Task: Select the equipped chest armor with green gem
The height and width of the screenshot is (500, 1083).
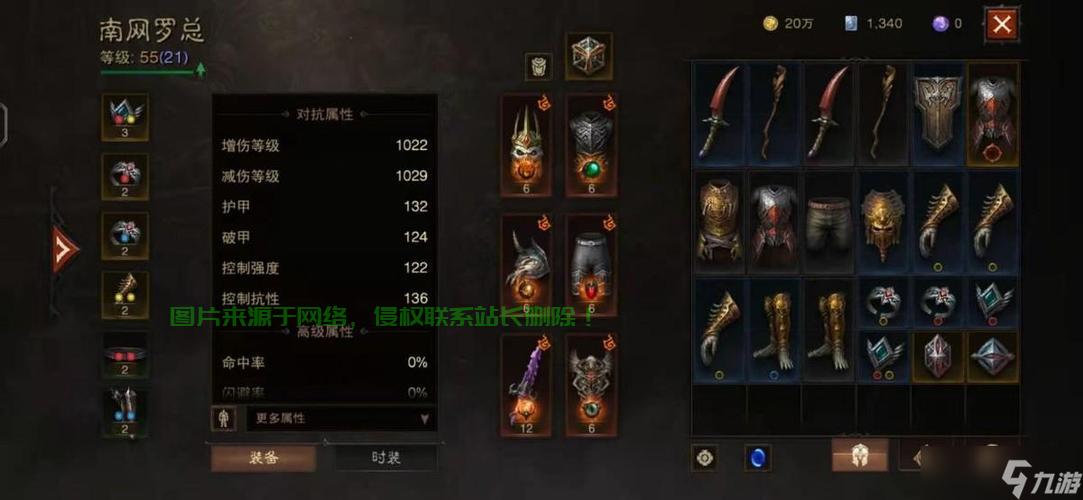Action: click(591, 148)
